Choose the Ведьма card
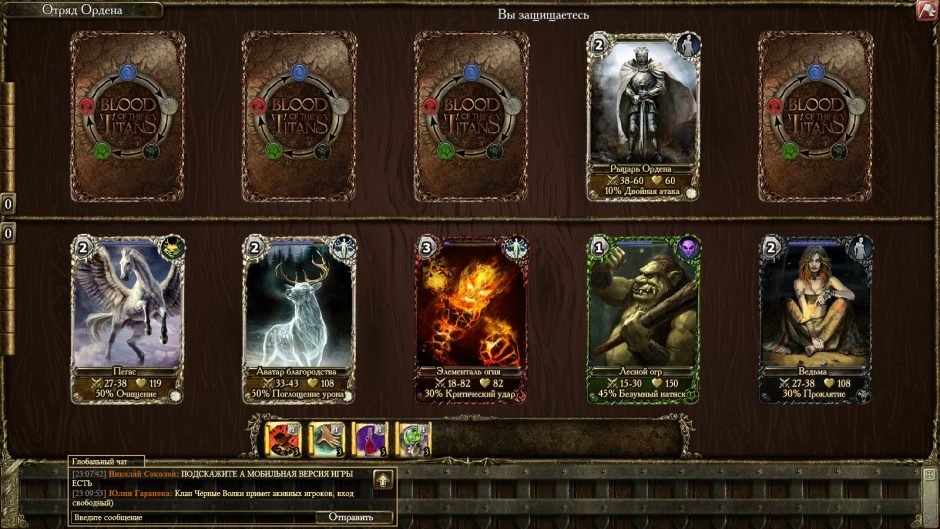Viewport: 940px width, 529px height. 815,317
